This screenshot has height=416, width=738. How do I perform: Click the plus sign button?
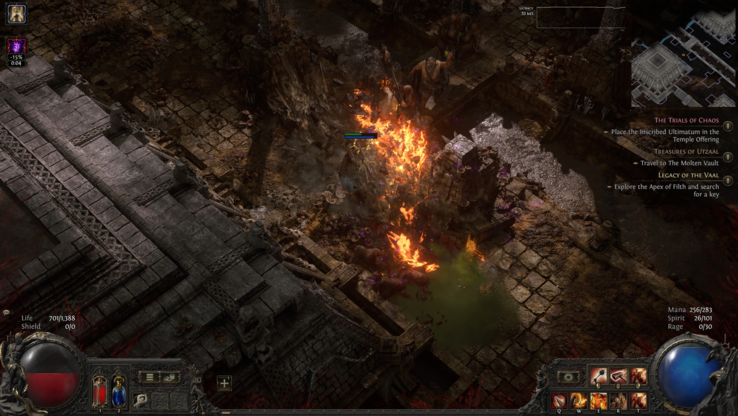pos(224,383)
